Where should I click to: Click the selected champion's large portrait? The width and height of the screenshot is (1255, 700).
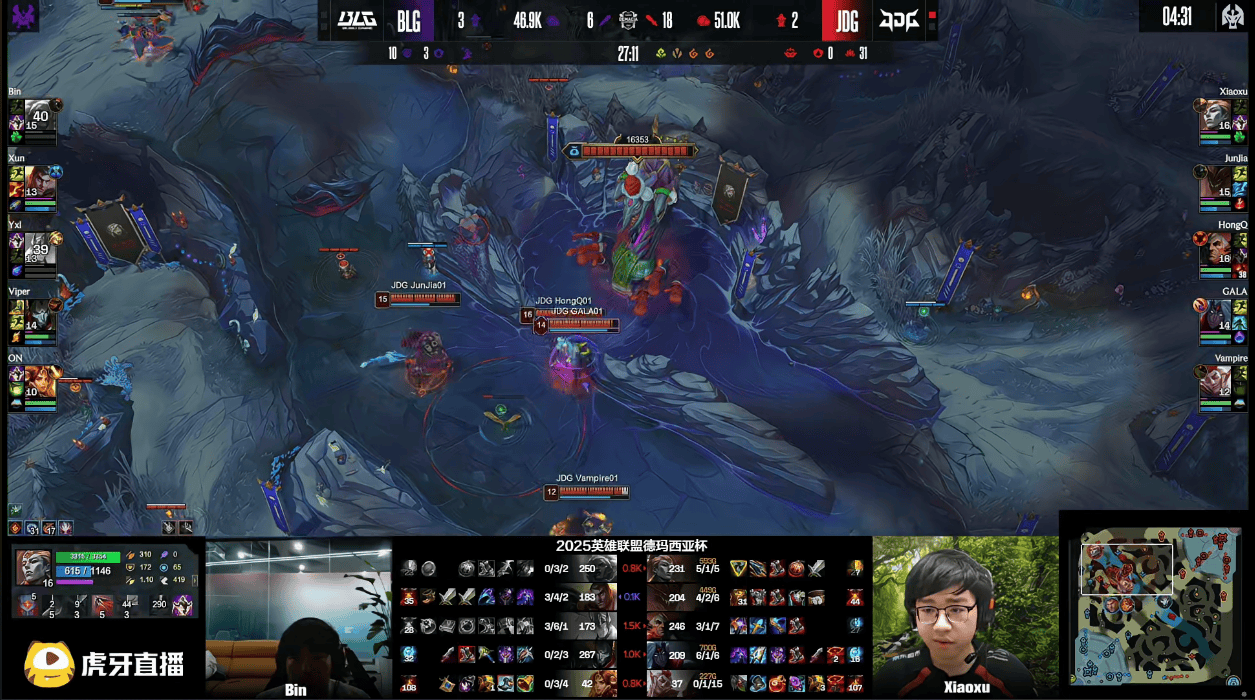pos(33,567)
